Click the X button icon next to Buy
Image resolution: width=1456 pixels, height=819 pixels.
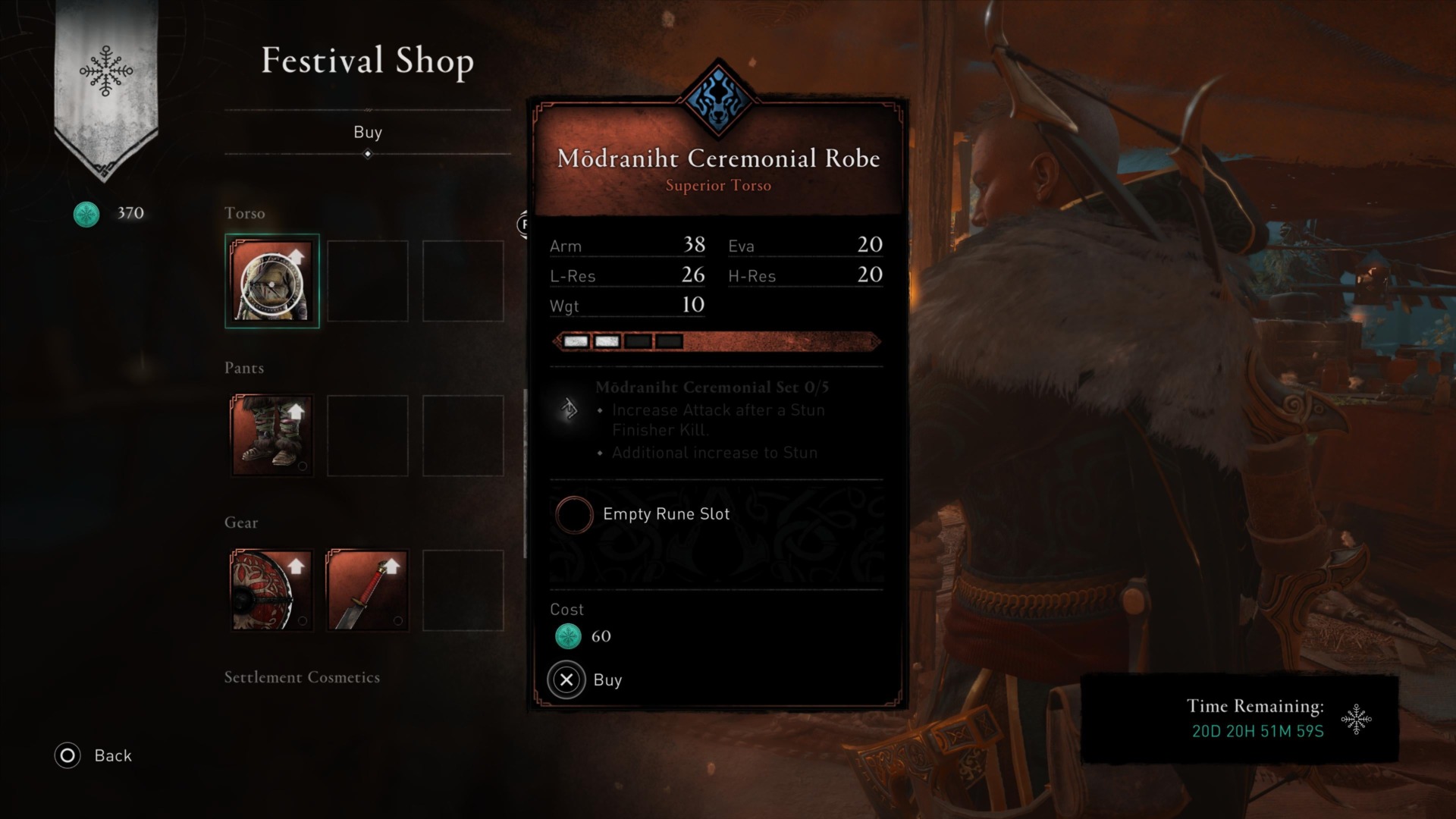566,679
